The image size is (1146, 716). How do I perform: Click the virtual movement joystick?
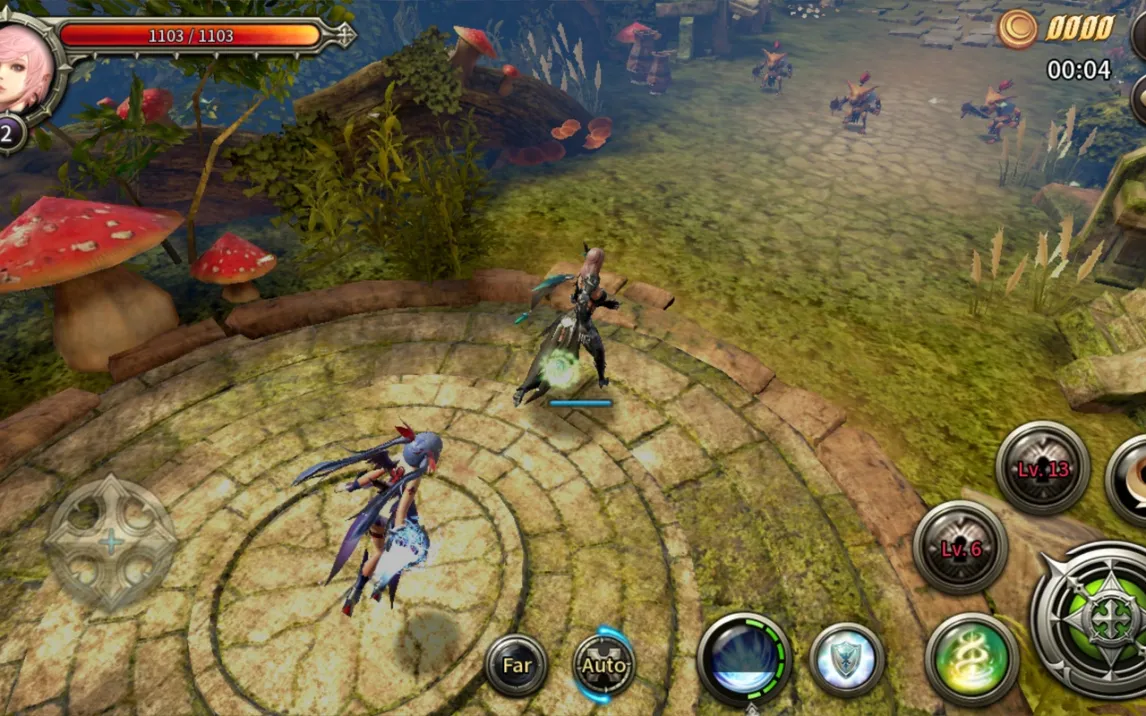pos(112,542)
